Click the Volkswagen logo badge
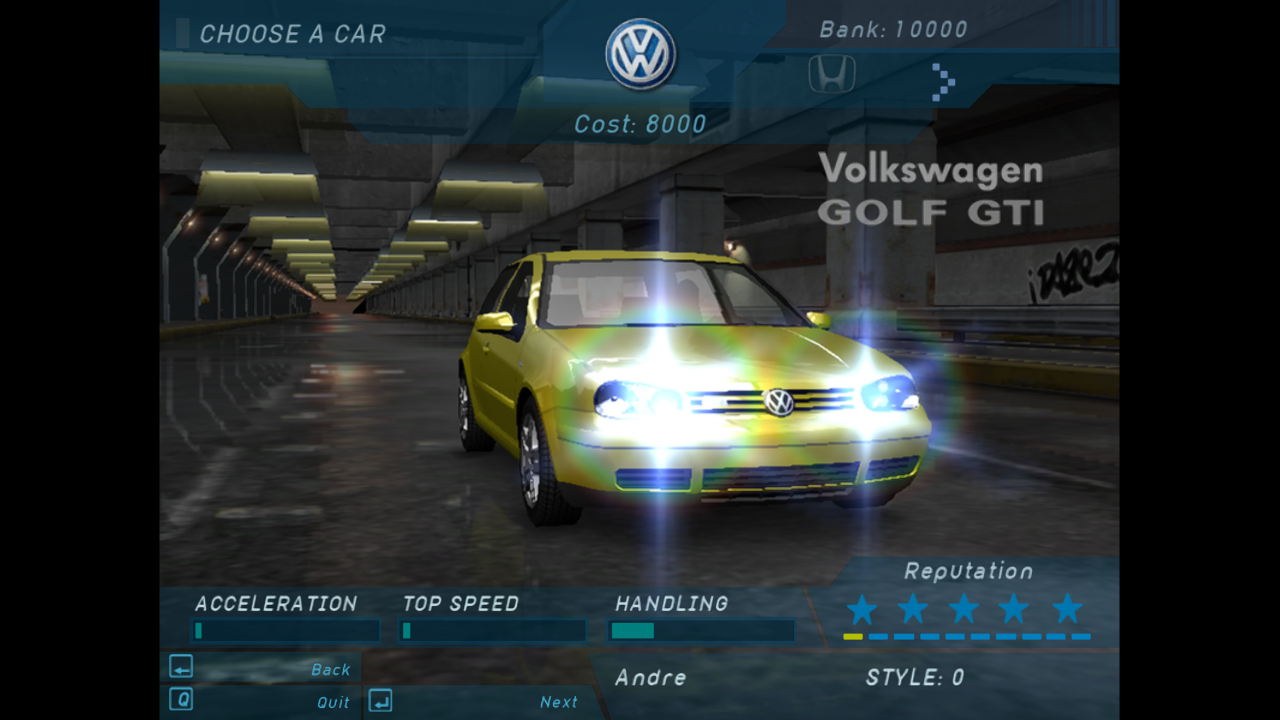 (x=641, y=52)
